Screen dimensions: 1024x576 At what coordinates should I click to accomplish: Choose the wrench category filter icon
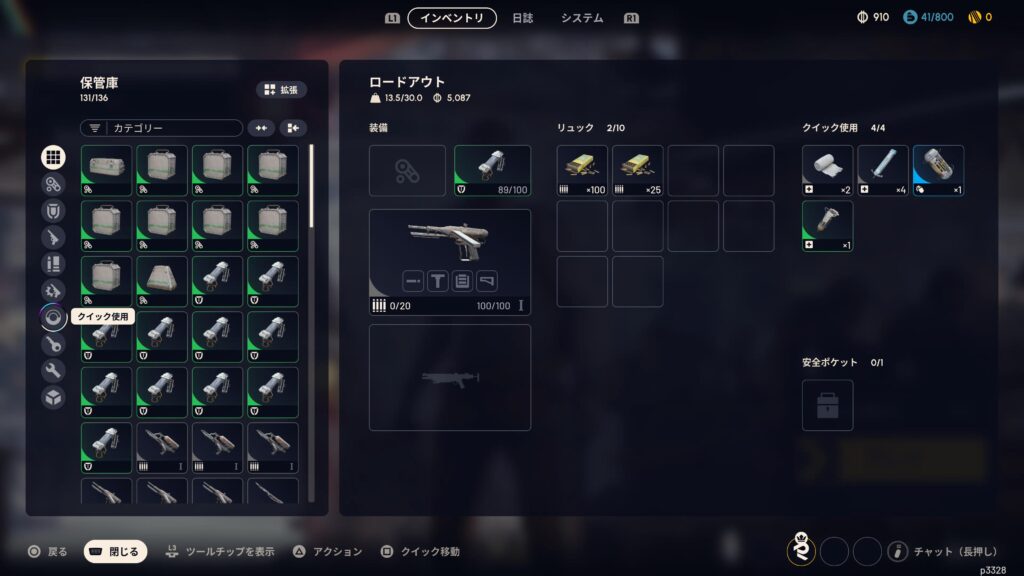[x=54, y=371]
